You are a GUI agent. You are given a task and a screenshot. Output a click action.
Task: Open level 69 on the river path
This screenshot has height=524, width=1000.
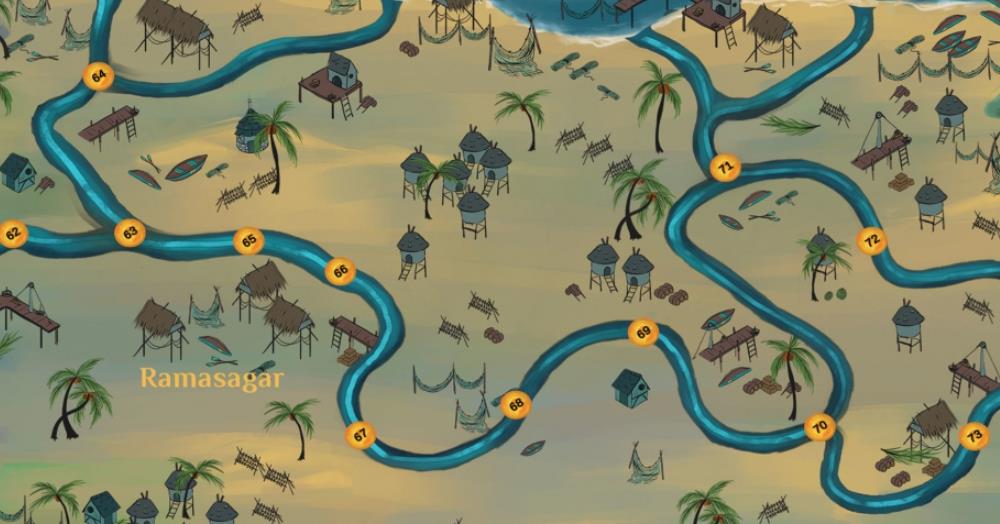(643, 332)
